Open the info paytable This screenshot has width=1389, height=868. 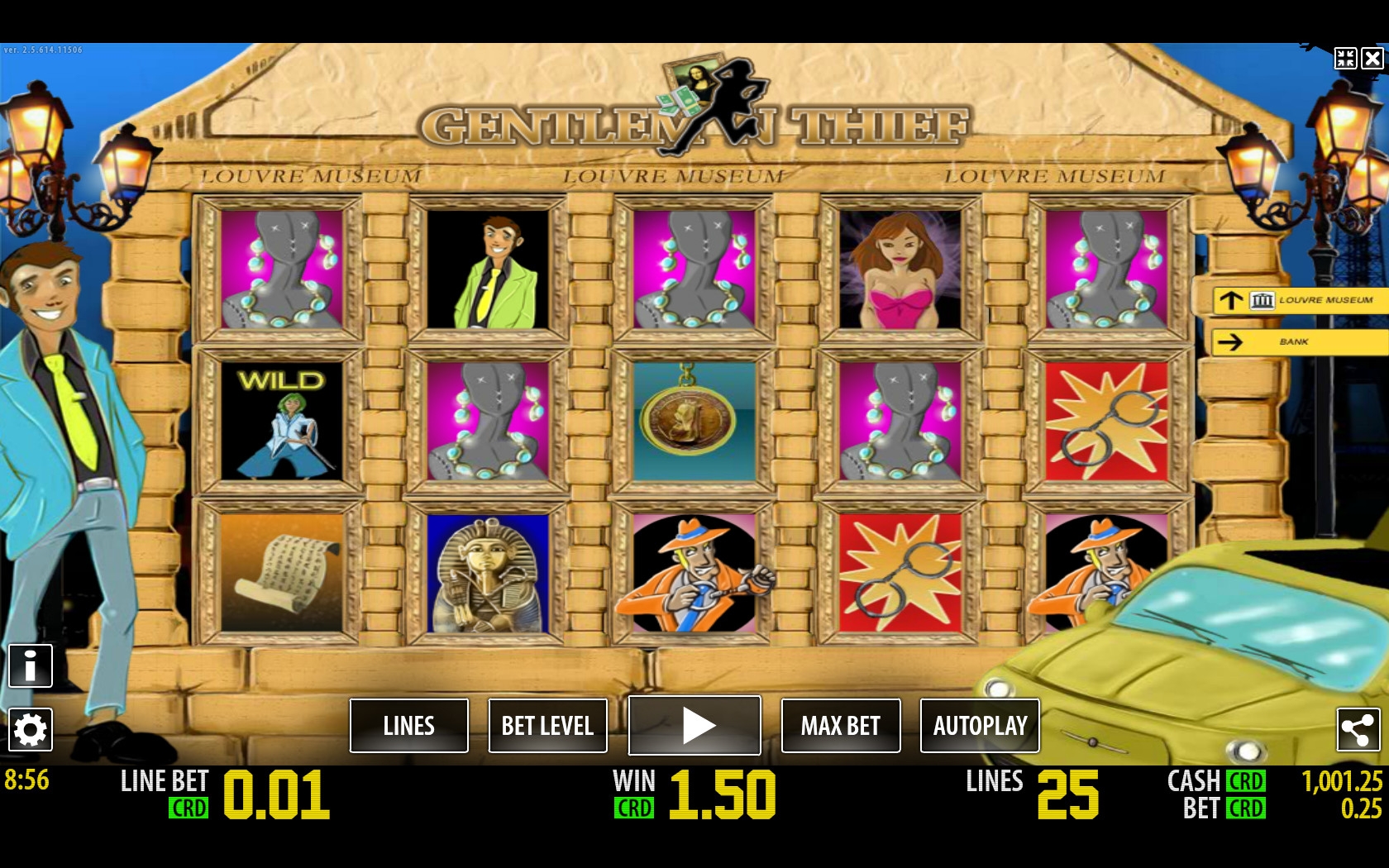(x=31, y=665)
